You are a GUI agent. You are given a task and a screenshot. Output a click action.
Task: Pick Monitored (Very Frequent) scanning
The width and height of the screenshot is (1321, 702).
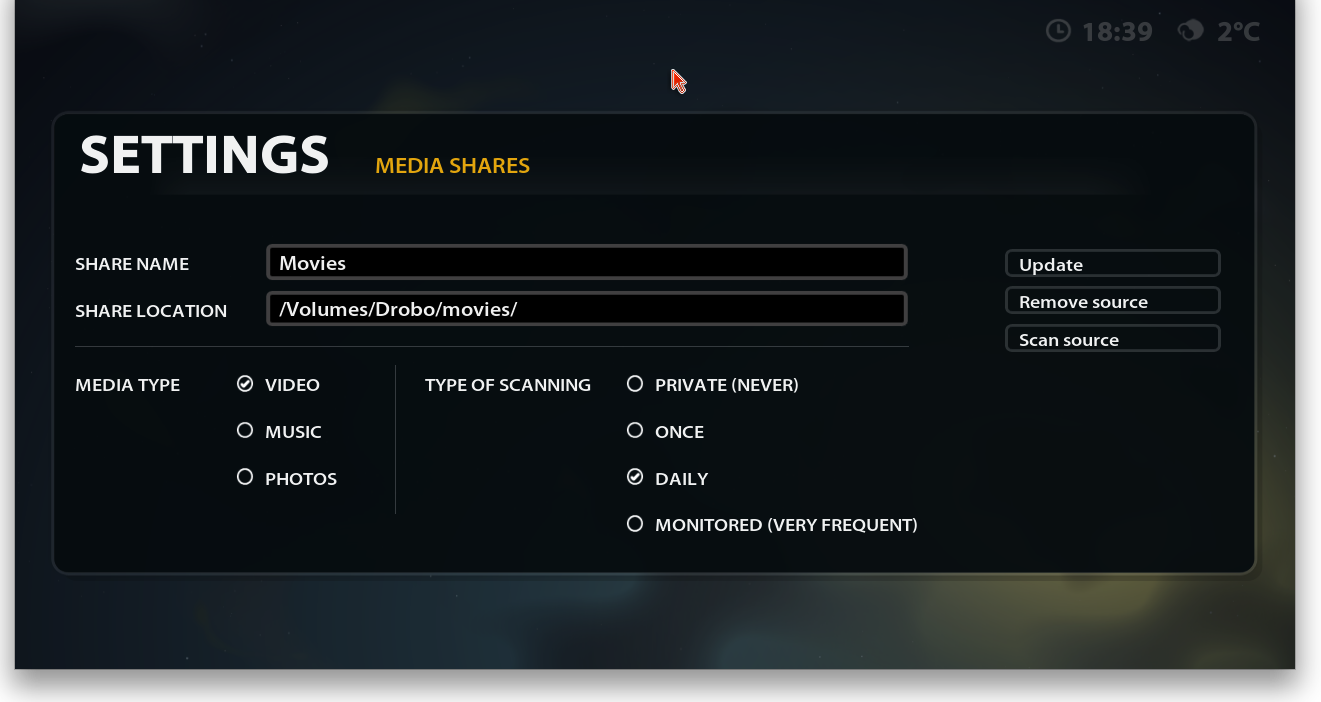(635, 524)
